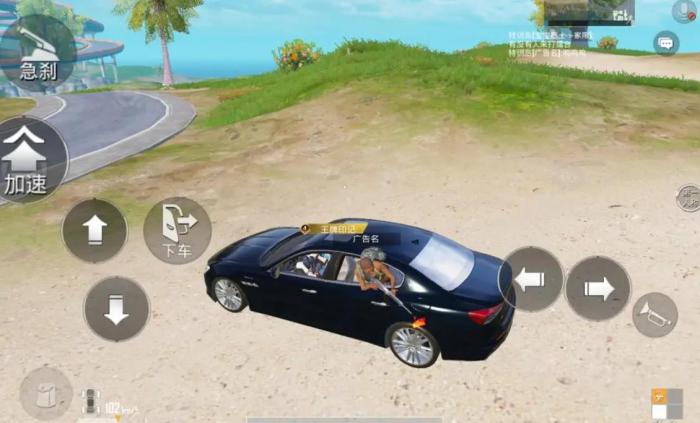
Task: Hit the 加速 boost button
Action: [28, 160]
